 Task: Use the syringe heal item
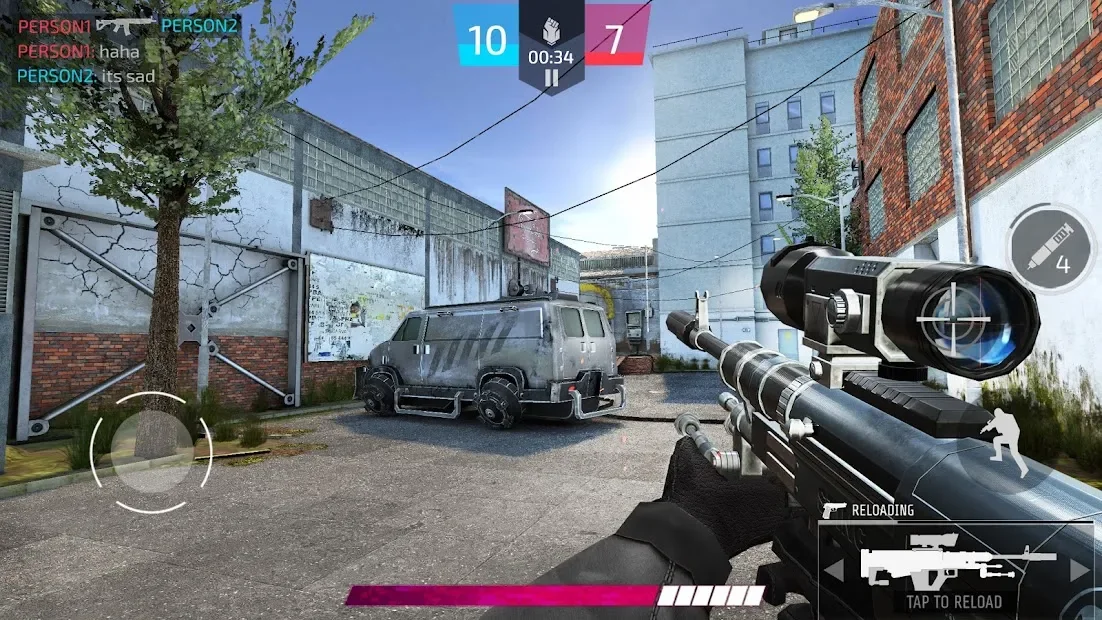click(x=1052, y=248)
